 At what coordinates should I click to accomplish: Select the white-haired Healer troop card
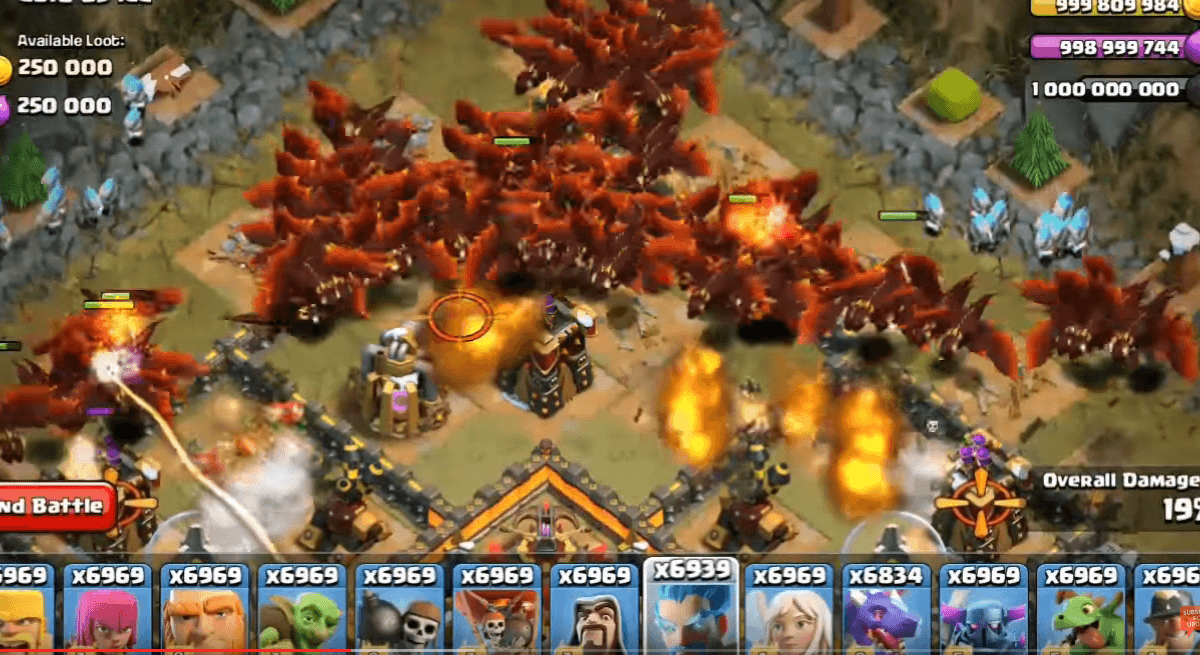[x=788, y=610]
